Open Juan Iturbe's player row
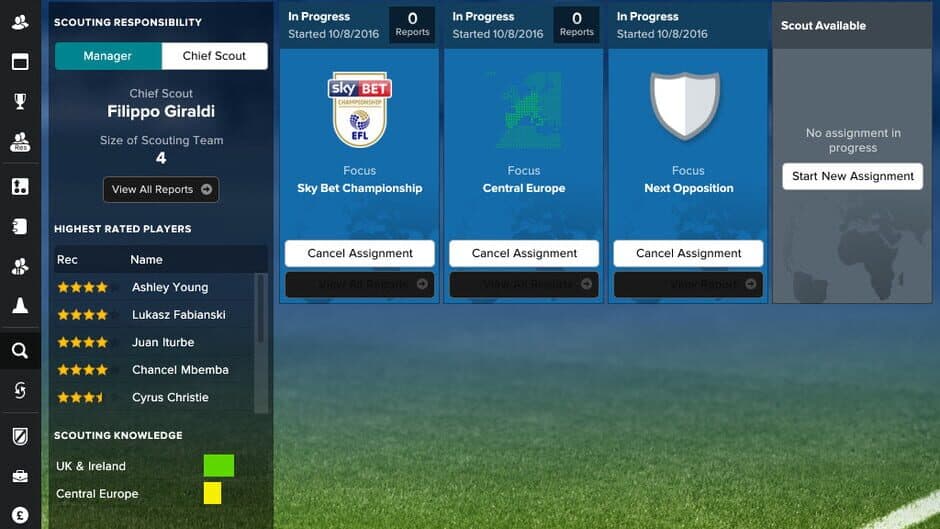The image size is (940, 529). coord(163,342)
